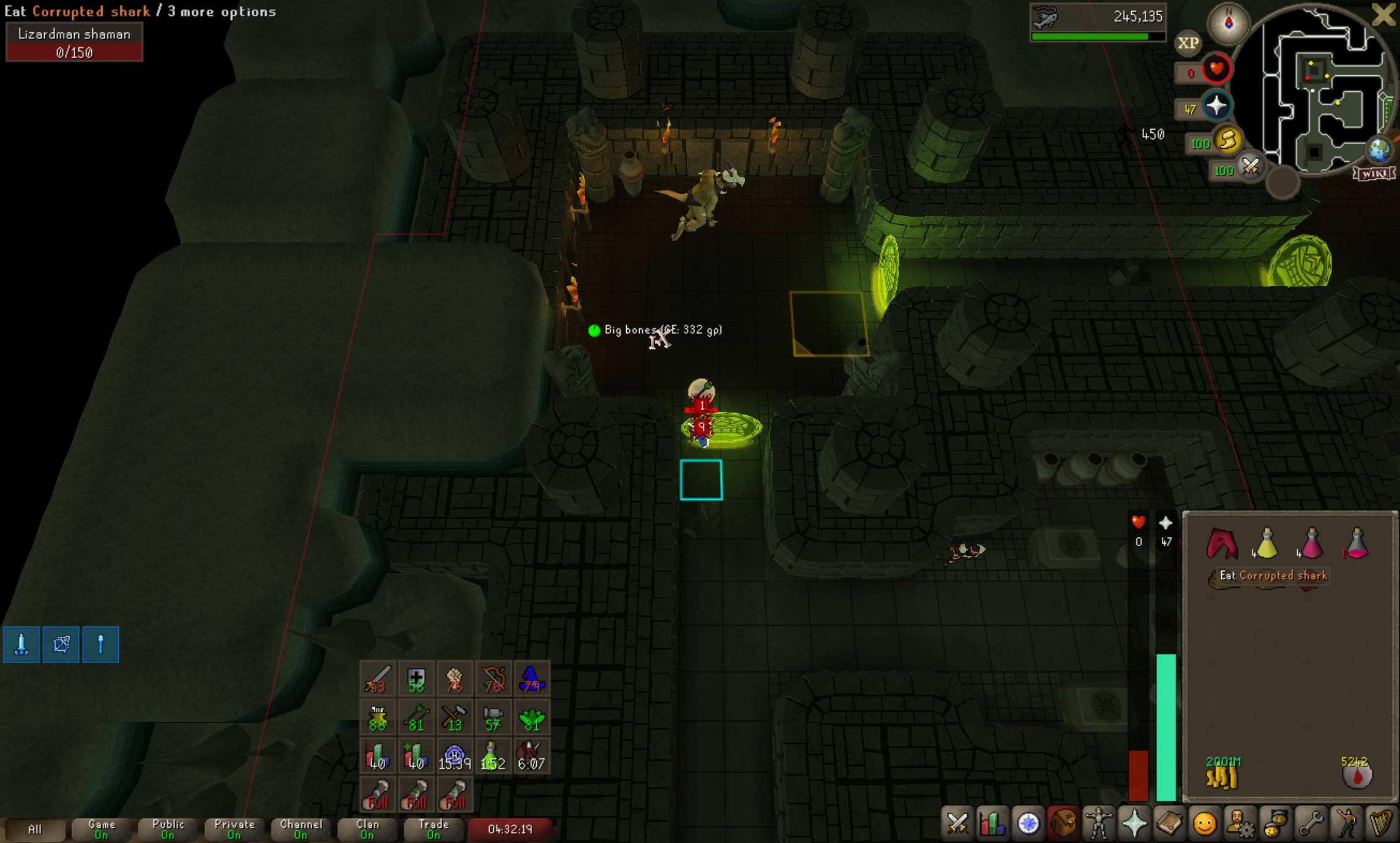Toggle the XP drops button

click(1188, 43)
